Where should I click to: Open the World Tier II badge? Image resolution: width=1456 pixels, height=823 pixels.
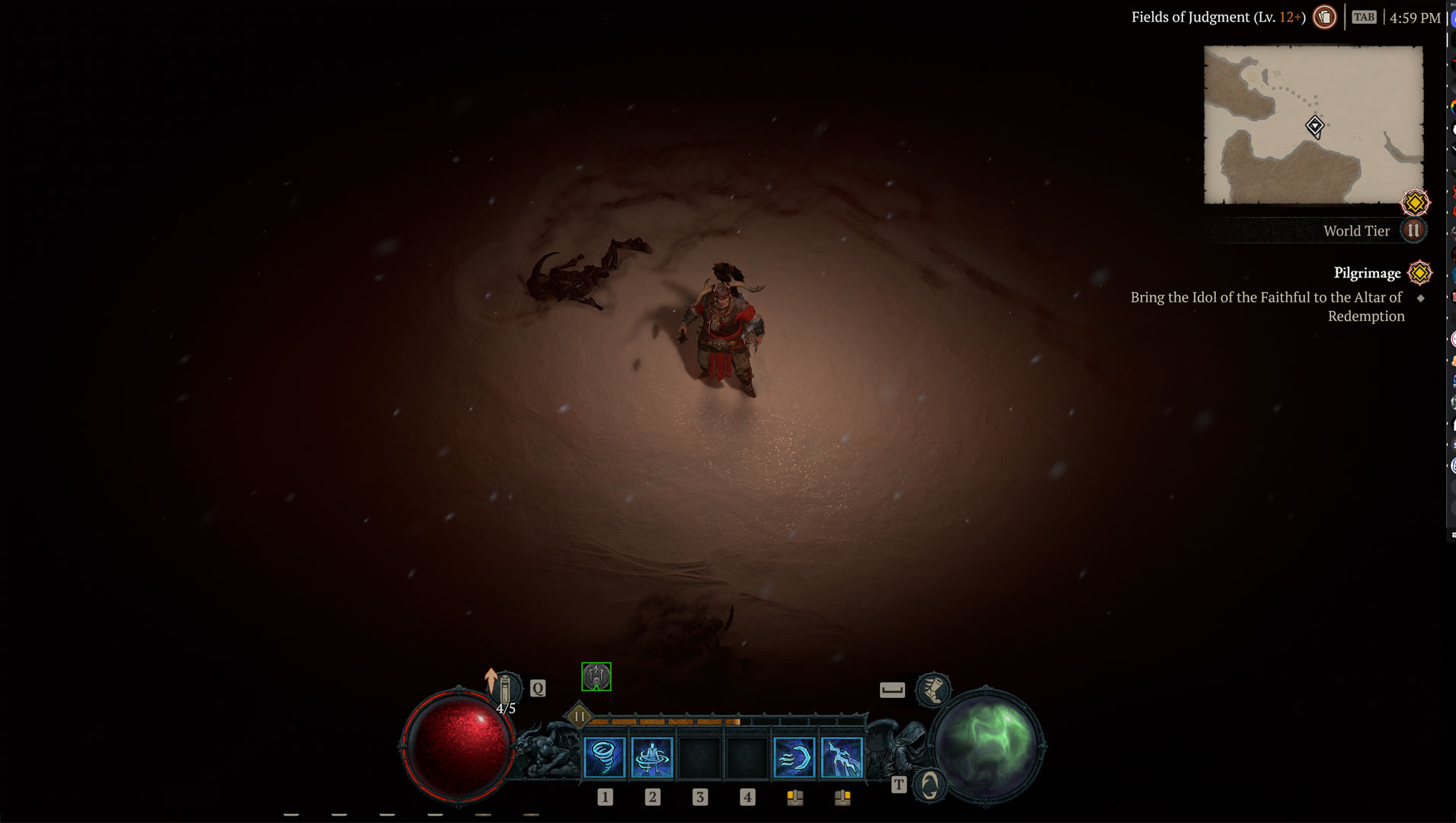pos(1413,230)
